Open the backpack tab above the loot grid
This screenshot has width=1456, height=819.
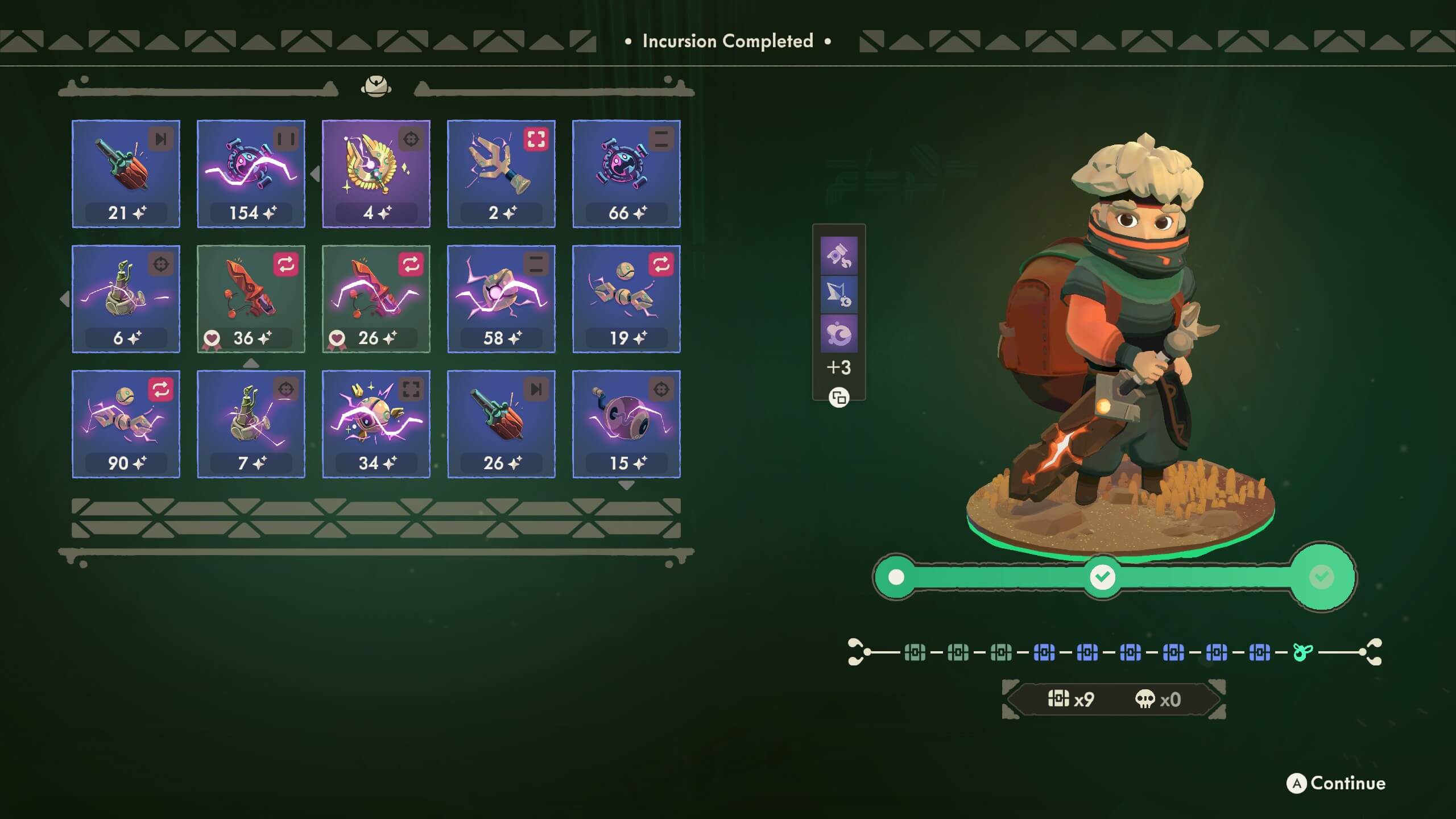[376, 86]
